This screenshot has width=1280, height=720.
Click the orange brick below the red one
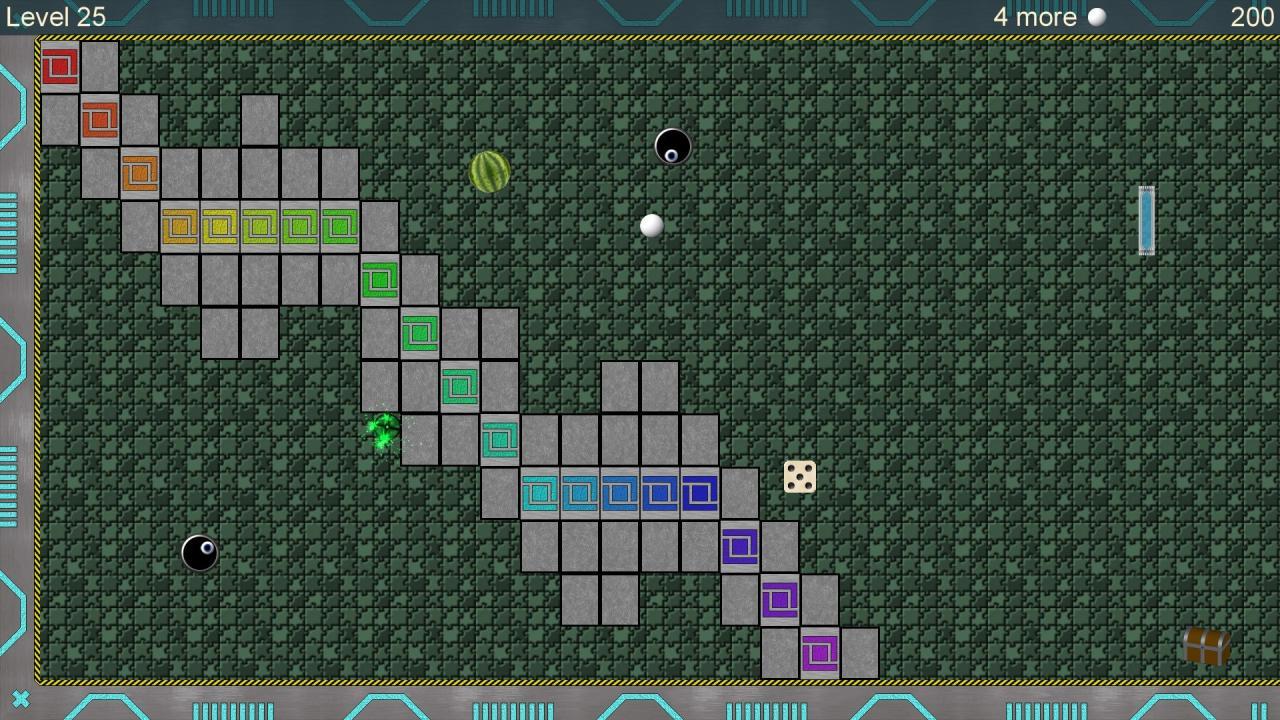[x=101, y=120]
